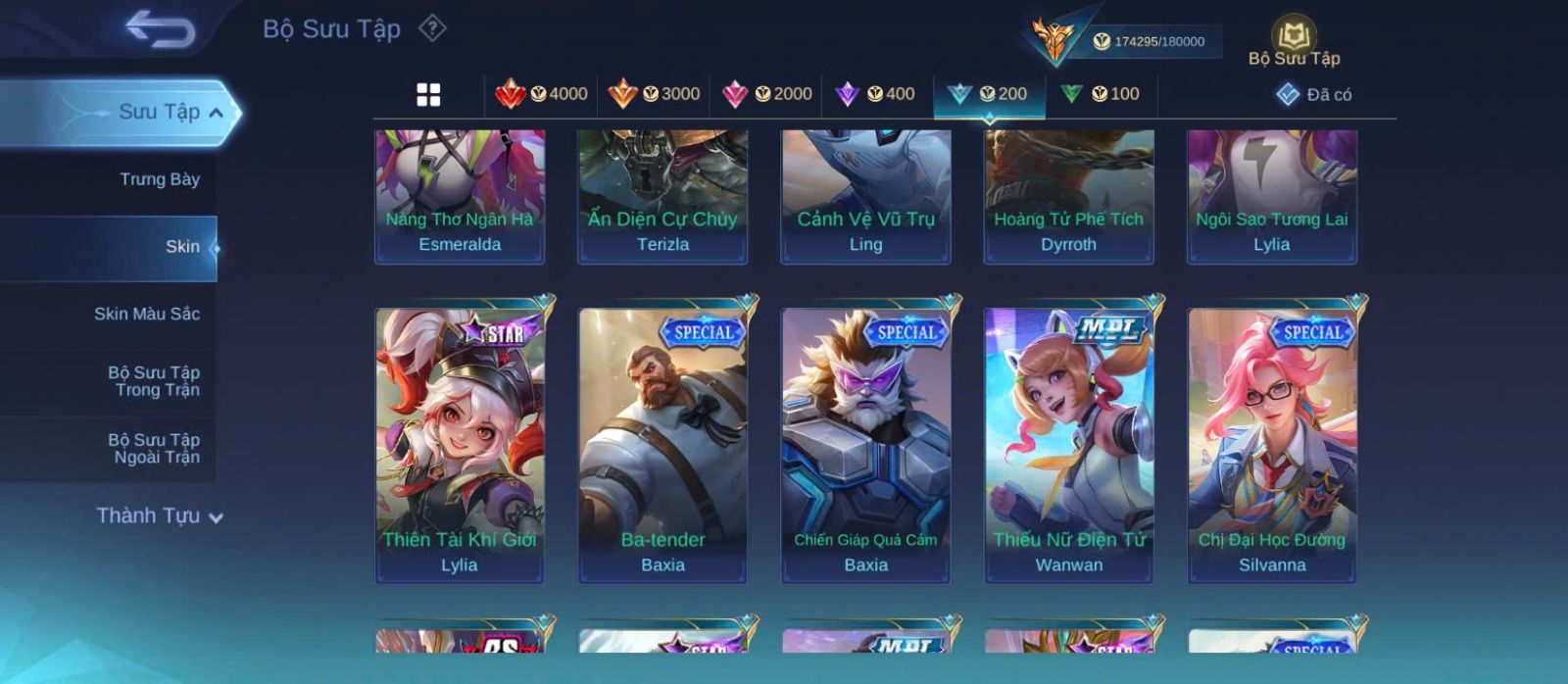Expand the Thành Tựu section
This screenshot has width=1568, height=684.
coord(160,516)
